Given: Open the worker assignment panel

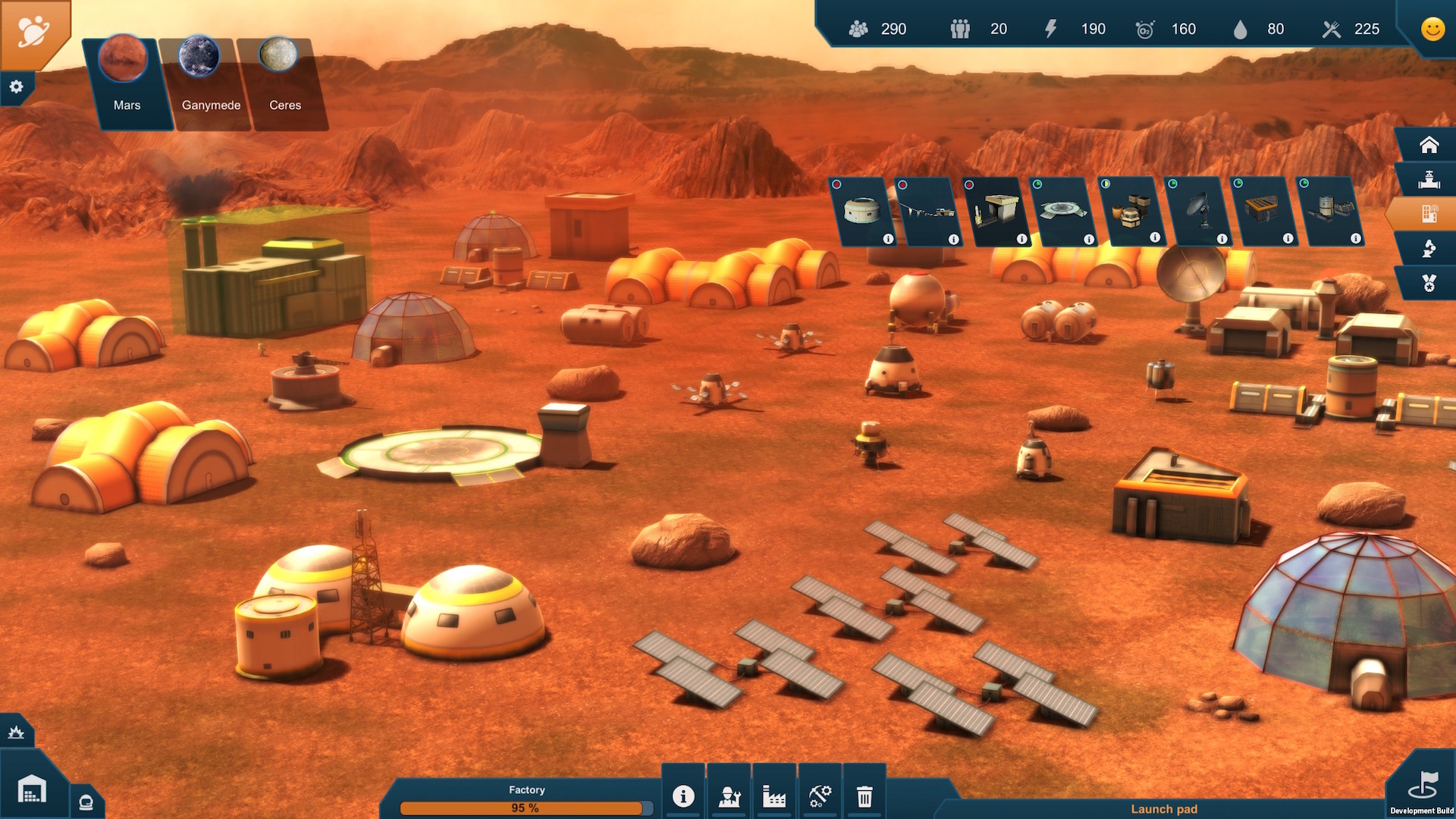Looking at the screenshot, I should pyautogui.click(x=729, y=795).
